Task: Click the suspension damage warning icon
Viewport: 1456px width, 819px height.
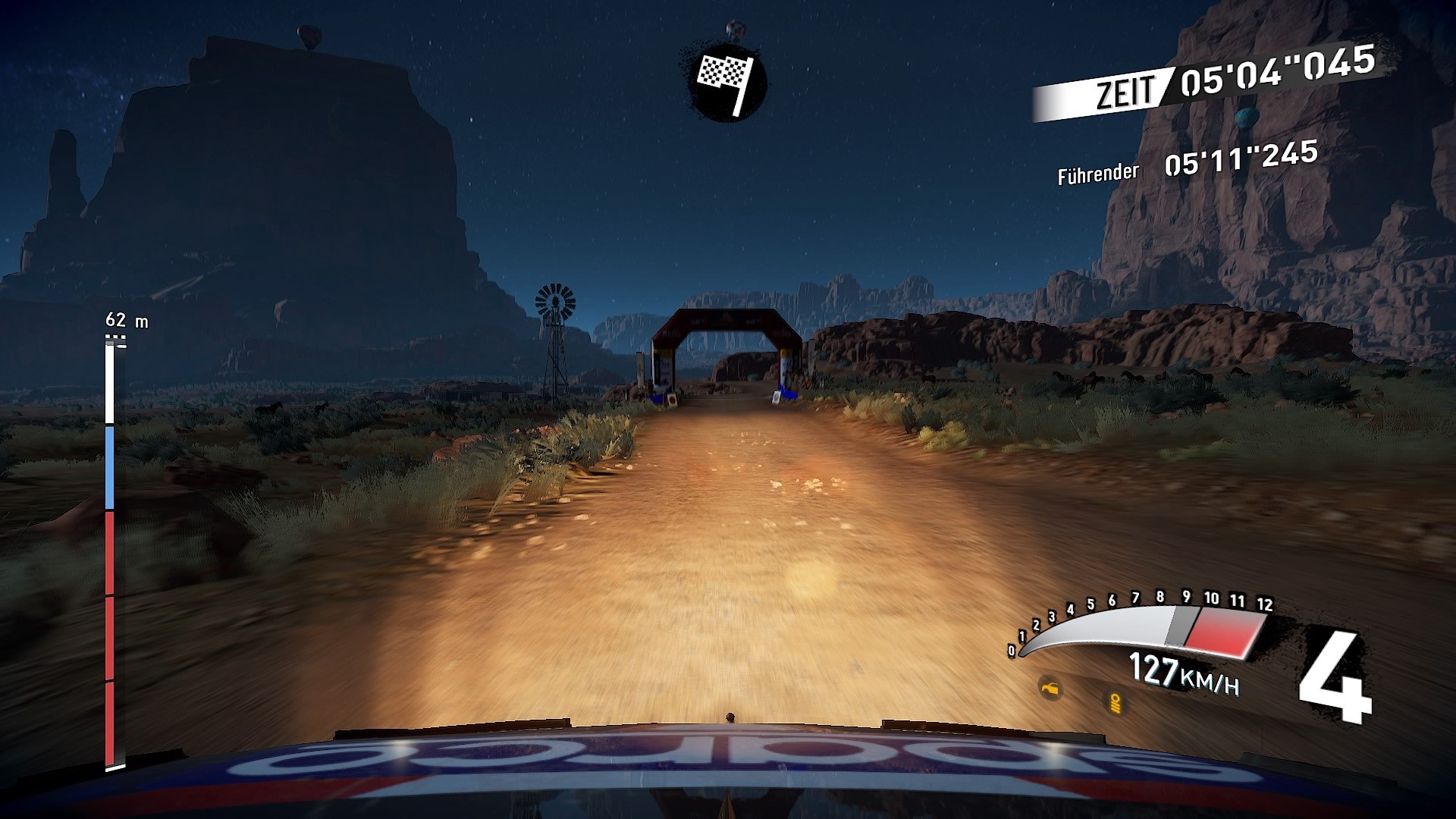Action: tap(1115, 703)
